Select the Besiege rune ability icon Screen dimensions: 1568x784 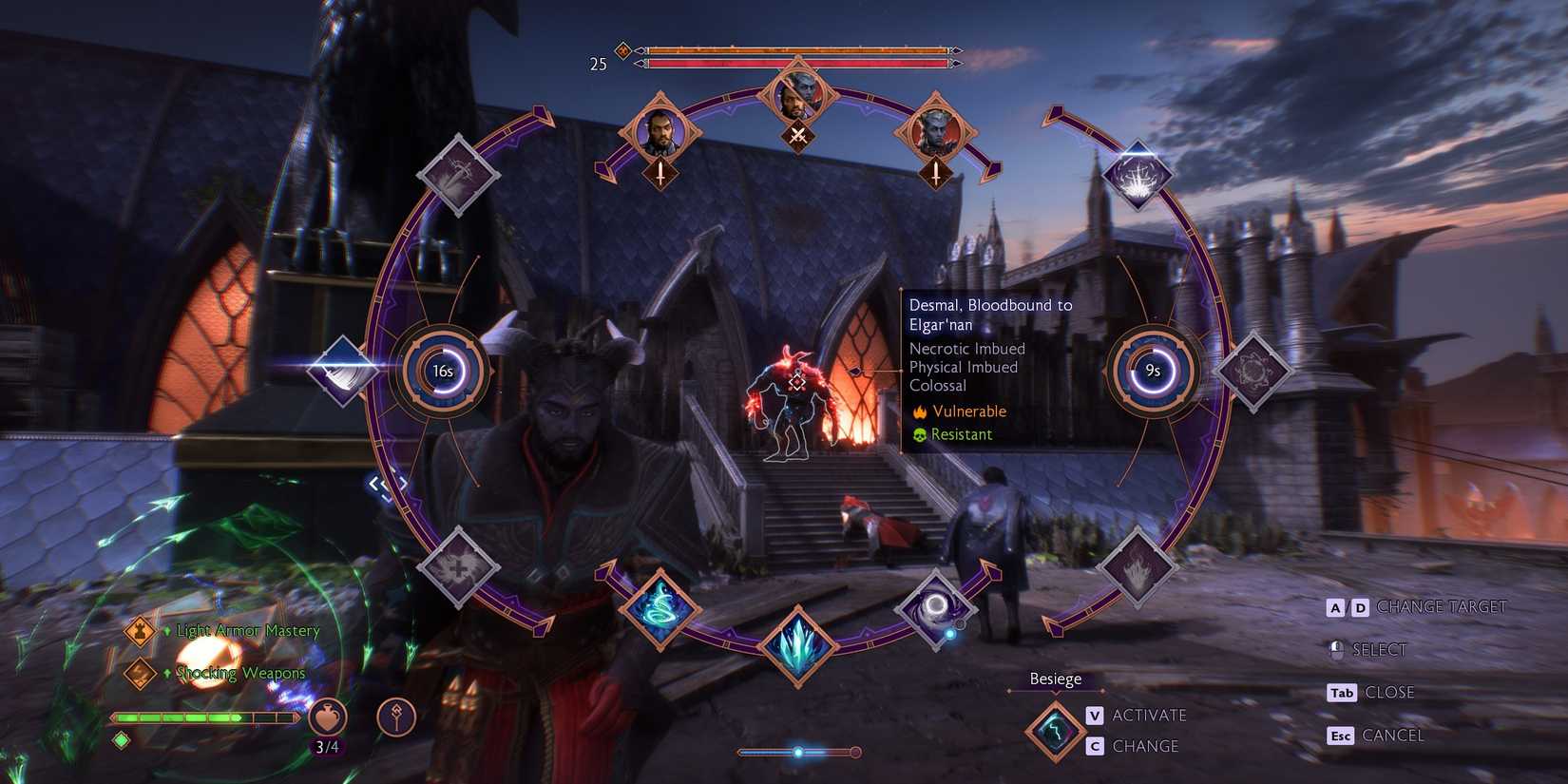pos(1054,730)
